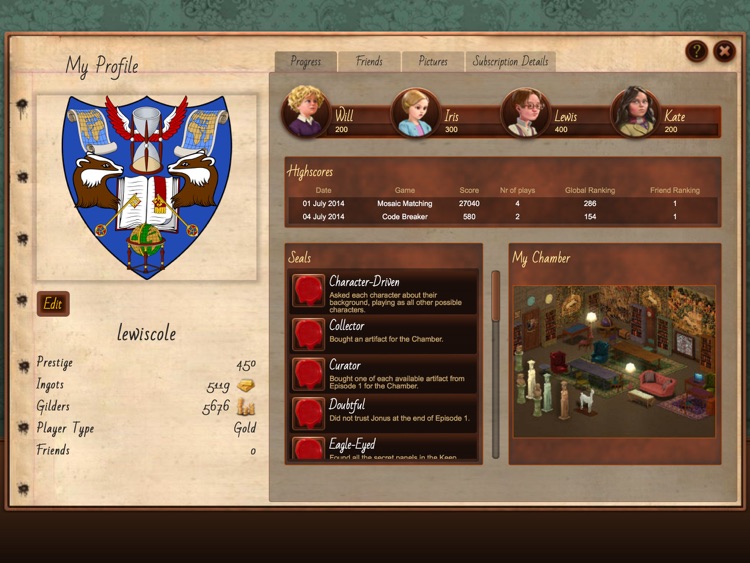Open the Friends tab
Screen dimensions: 750x563
tap(369, 62)
